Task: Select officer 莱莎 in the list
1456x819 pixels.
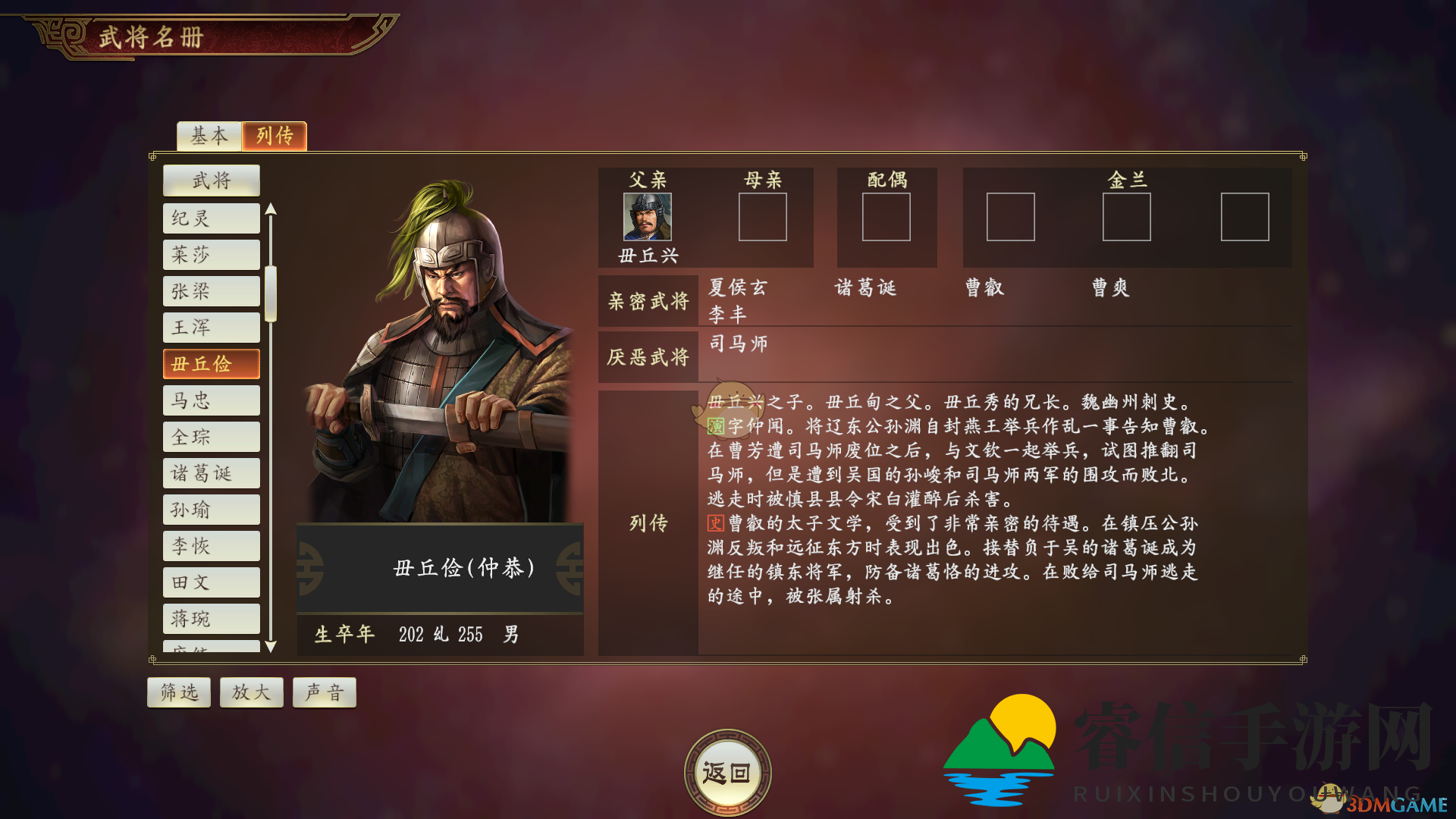Action: 212,255
